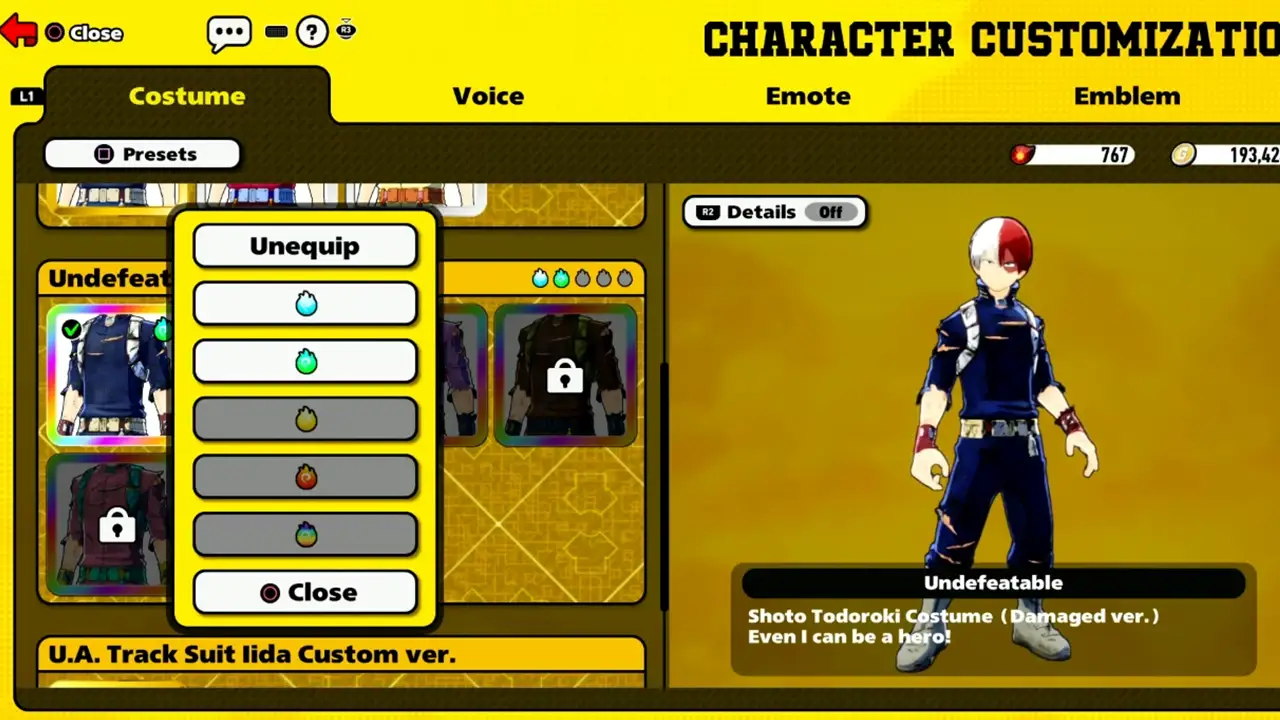Select the green flame option in the popup

(305, 361)
